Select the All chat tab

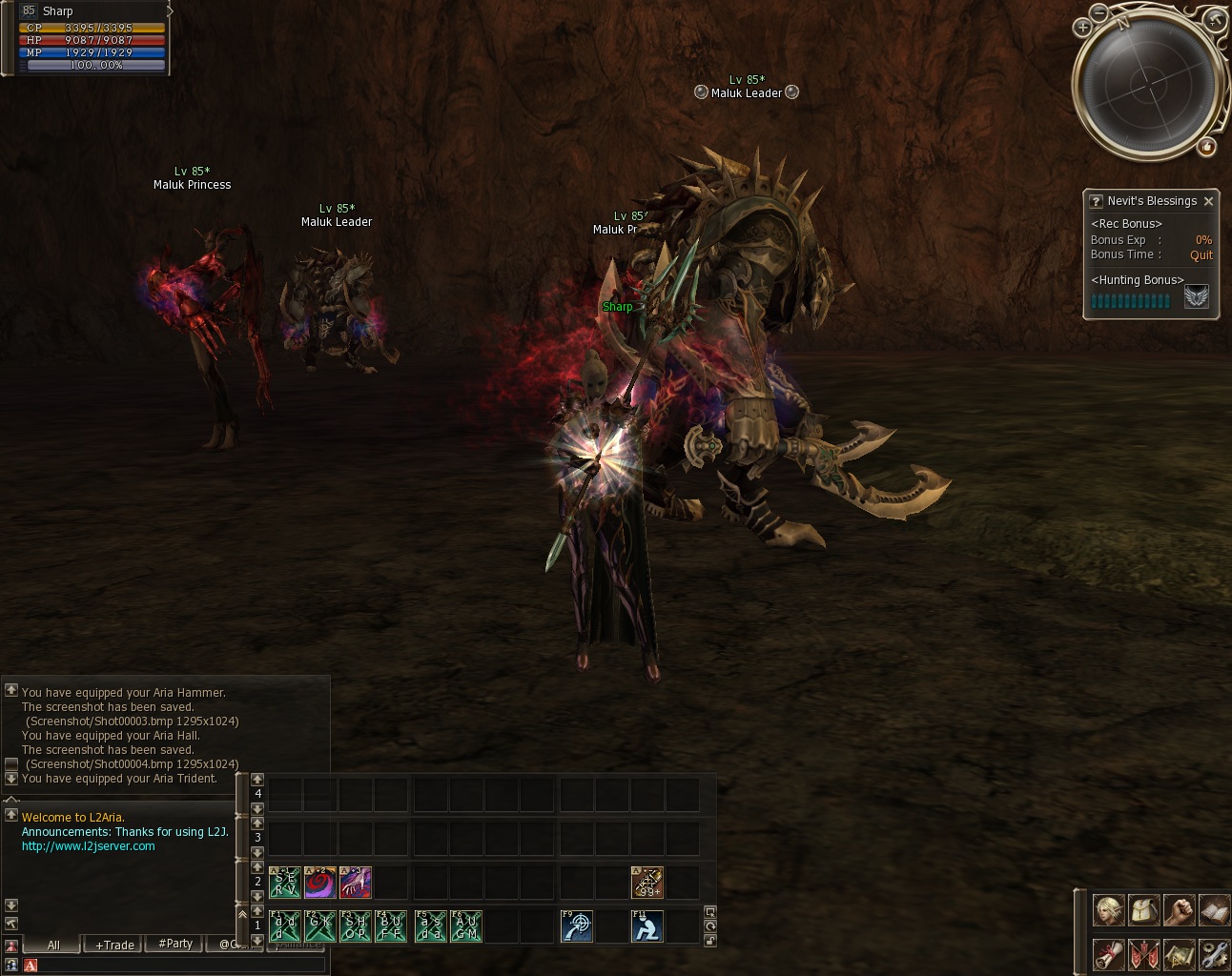coord(53,945)
